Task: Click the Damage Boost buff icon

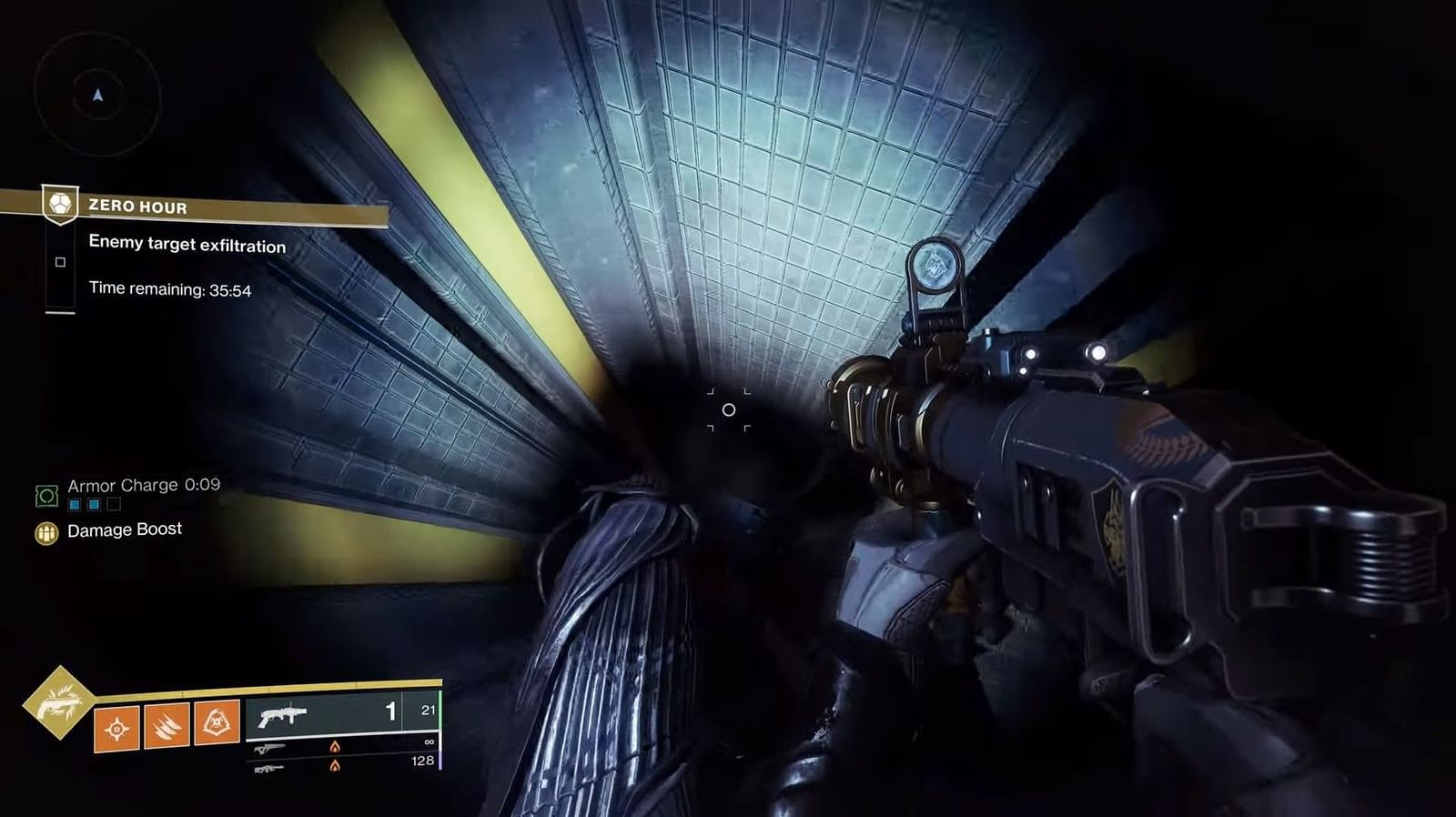Action: pos(45,530)
